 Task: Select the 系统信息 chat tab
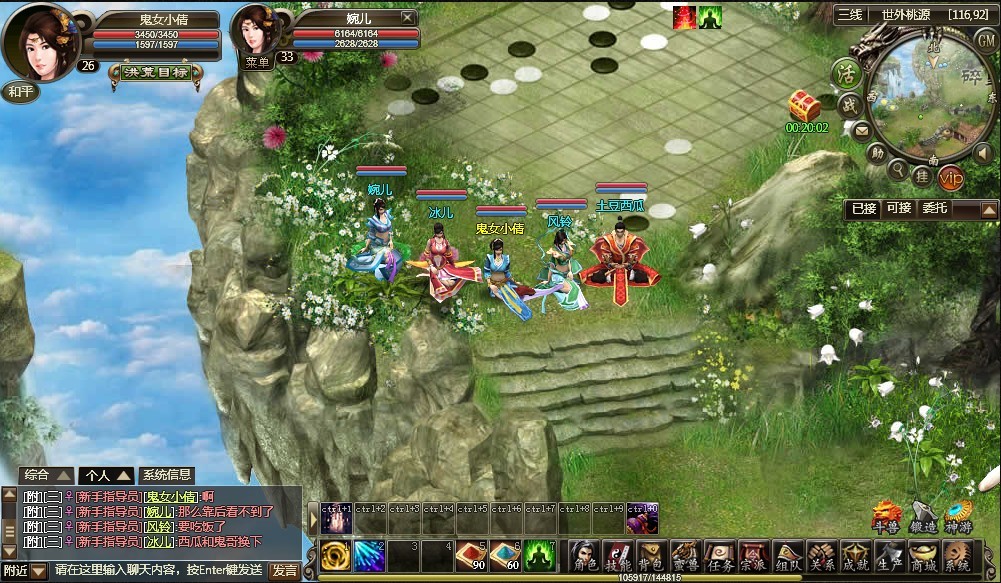[167, 475]
